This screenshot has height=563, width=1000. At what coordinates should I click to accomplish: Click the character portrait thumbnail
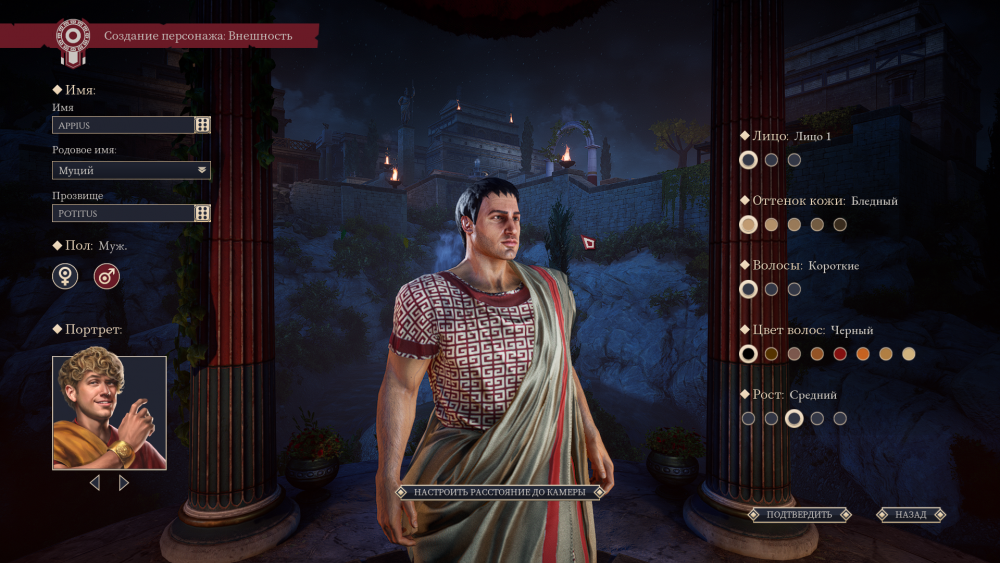pyautogui.click(x=109, y=413)
